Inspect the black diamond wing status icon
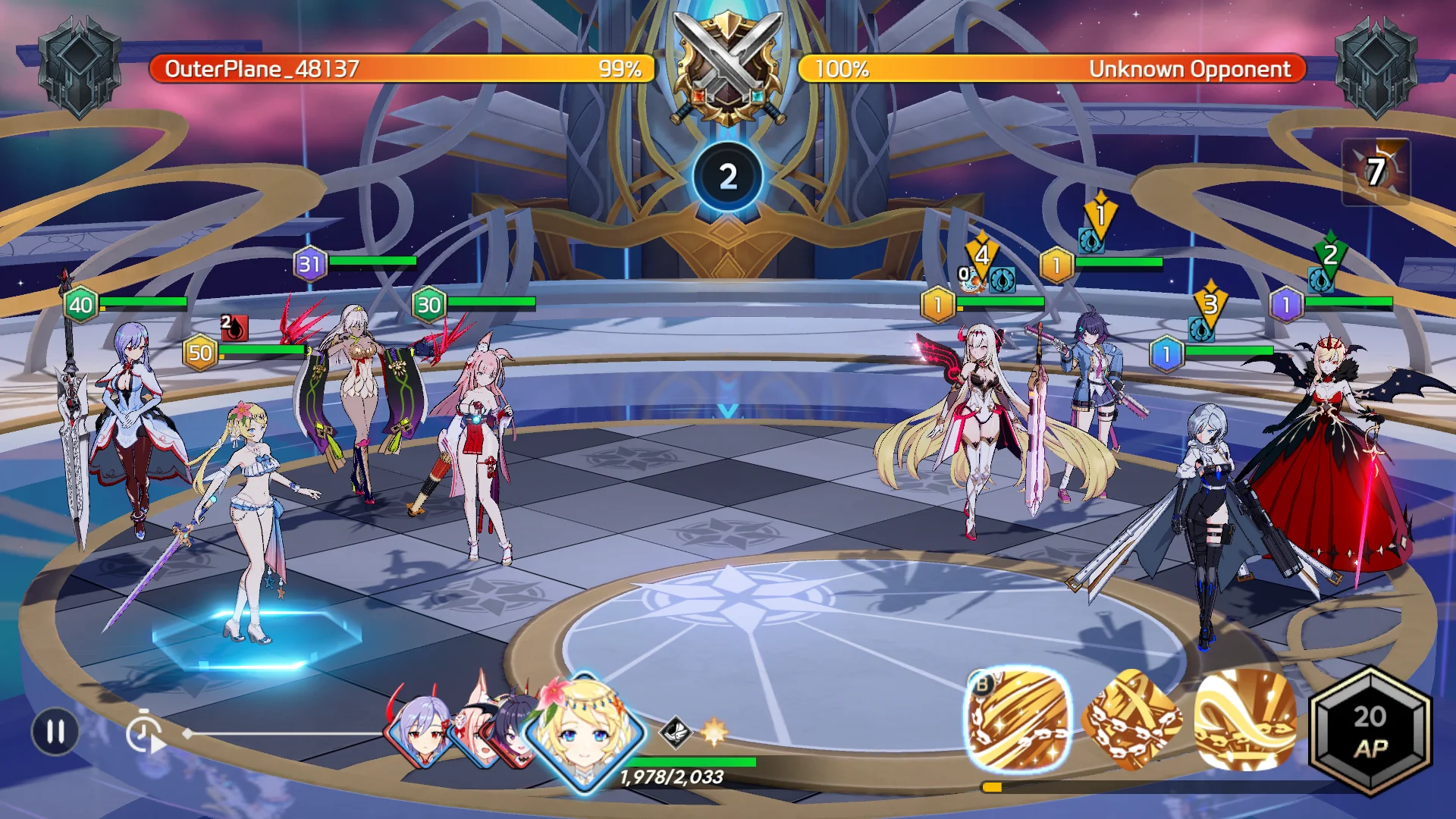The height and width of the screenshot is (819, 1456). pos(674,732)
